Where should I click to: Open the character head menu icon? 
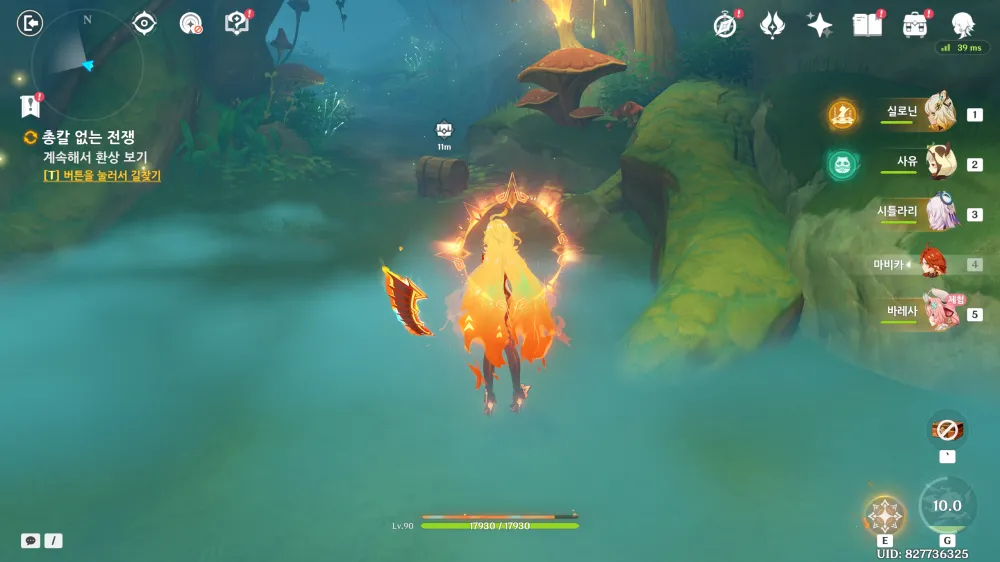[x=962, y=25]
